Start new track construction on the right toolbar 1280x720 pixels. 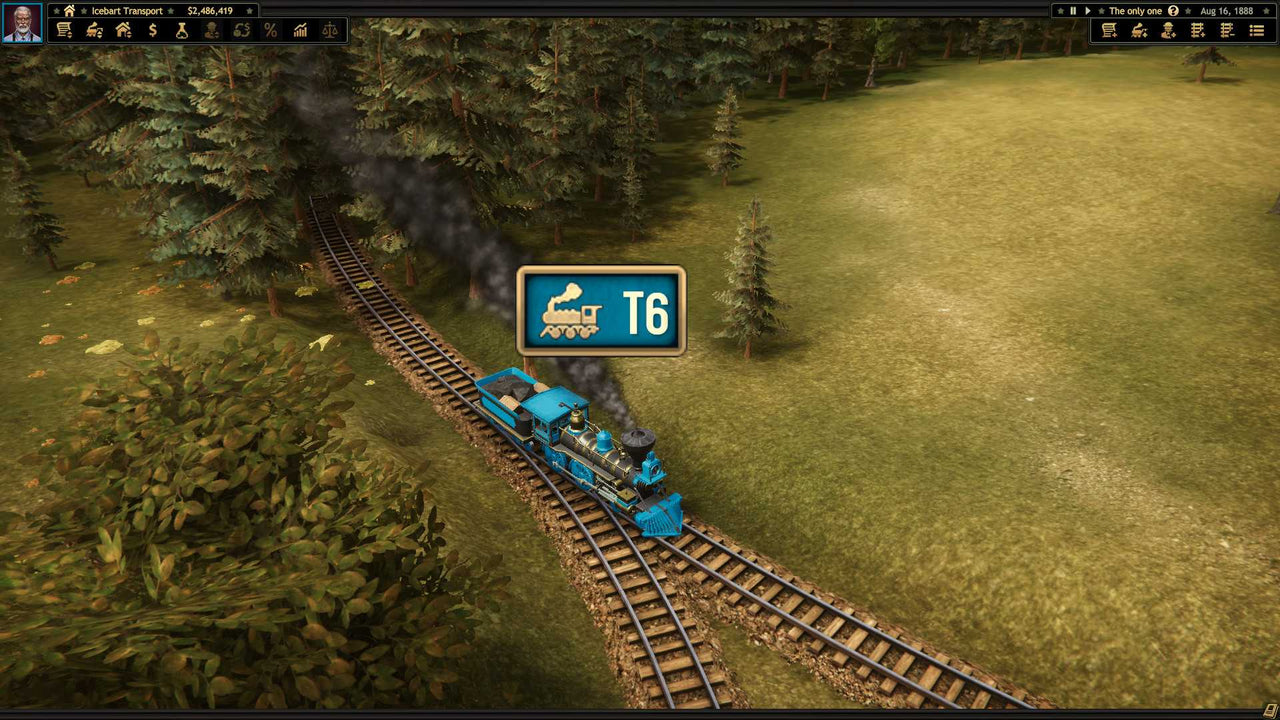pyautogui.click(x=1198, y=30)
